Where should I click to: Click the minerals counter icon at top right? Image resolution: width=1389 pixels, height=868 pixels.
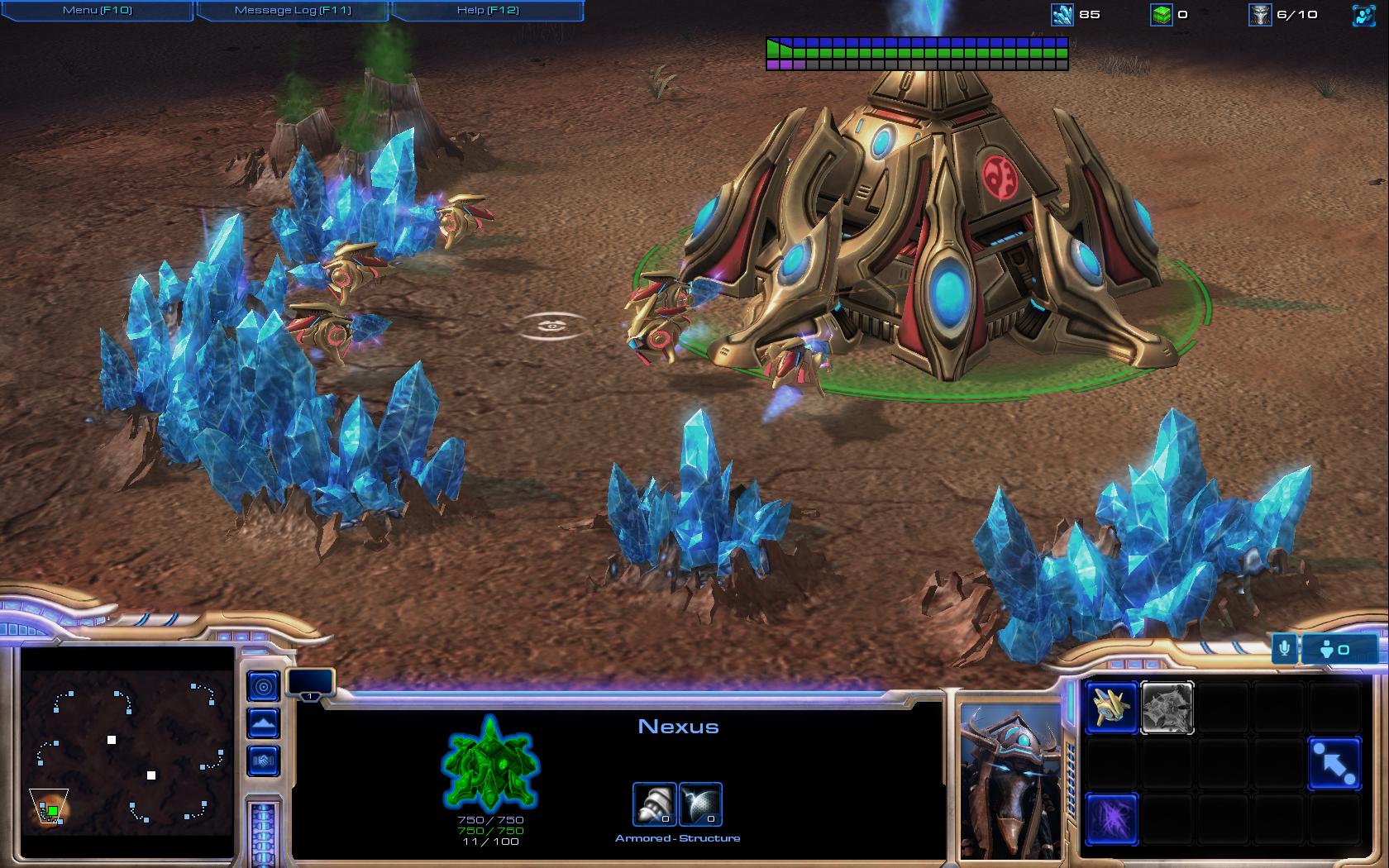(x=1061, y=14)
